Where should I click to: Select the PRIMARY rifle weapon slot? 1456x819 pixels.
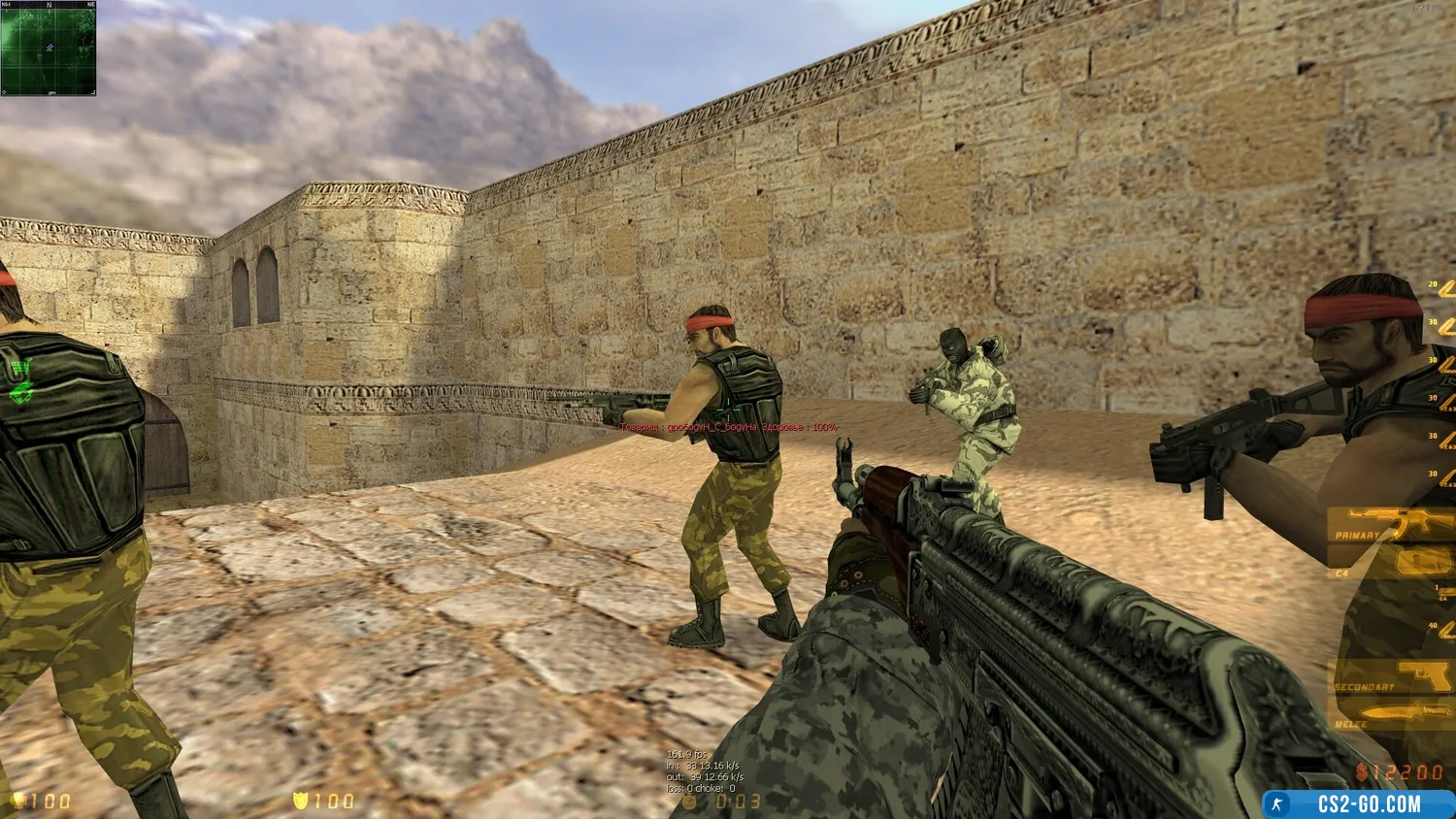[1390, 526]
